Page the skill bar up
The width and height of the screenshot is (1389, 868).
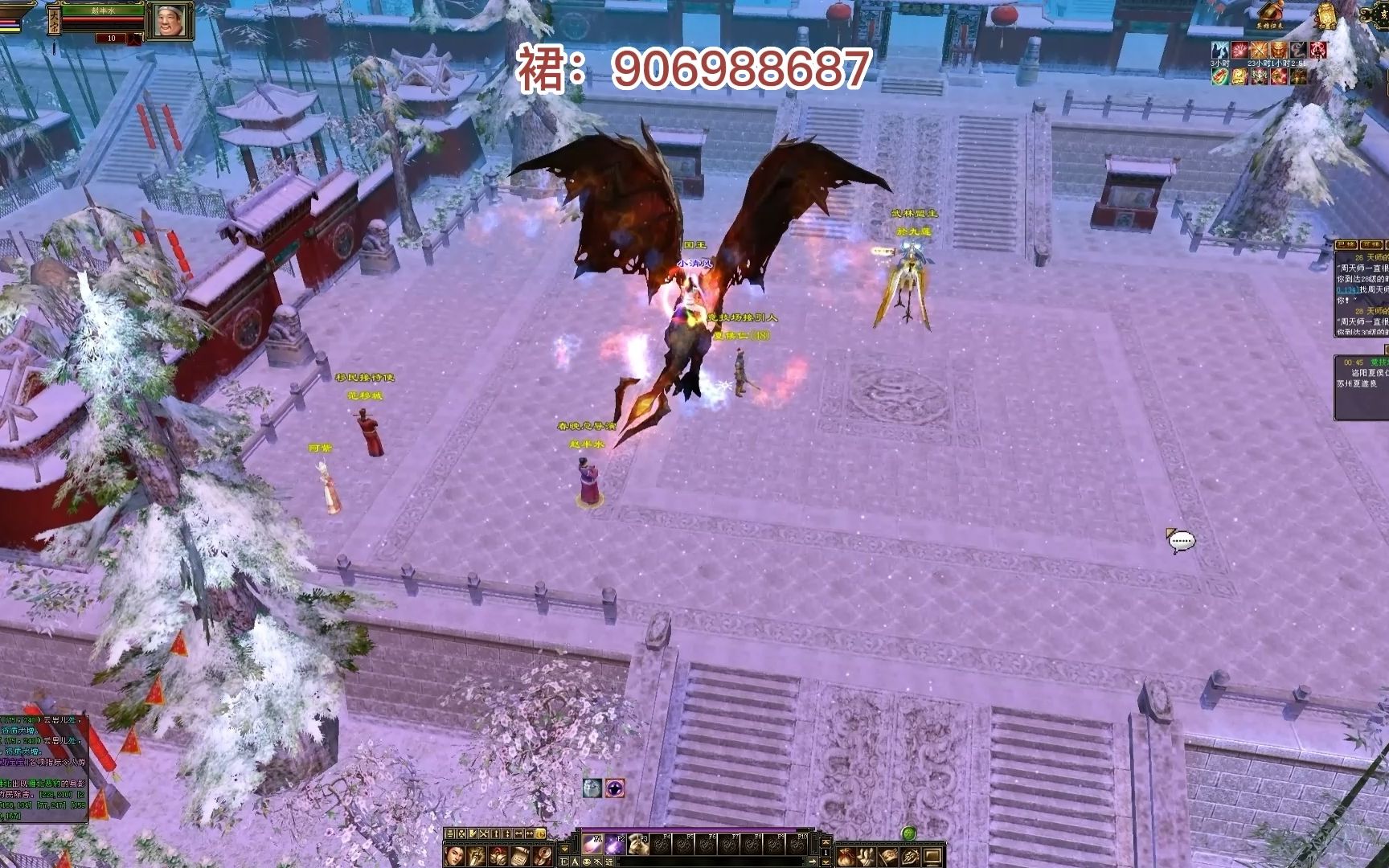click(x=825, y=842)
